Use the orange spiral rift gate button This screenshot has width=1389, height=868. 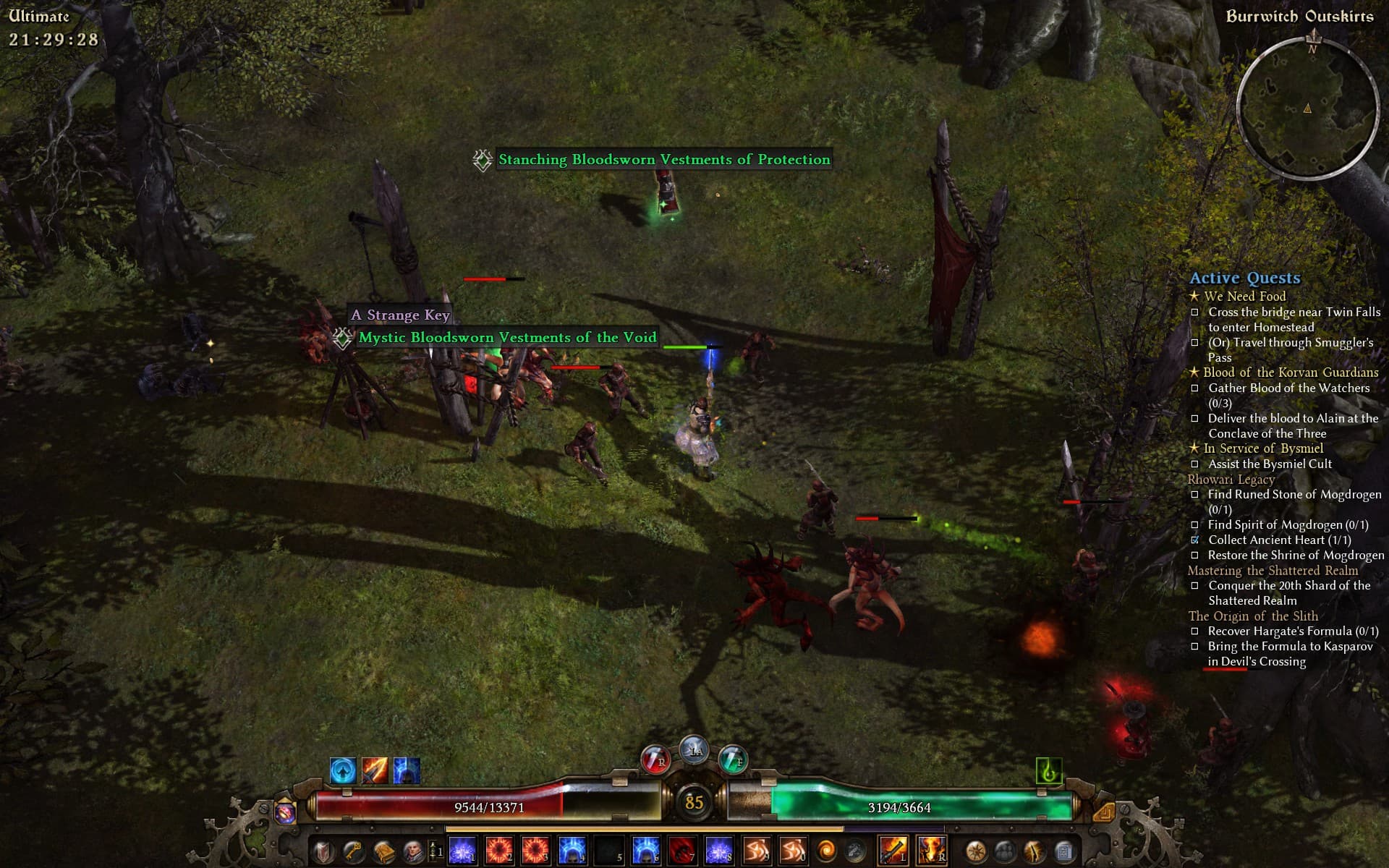coord(825,851)
